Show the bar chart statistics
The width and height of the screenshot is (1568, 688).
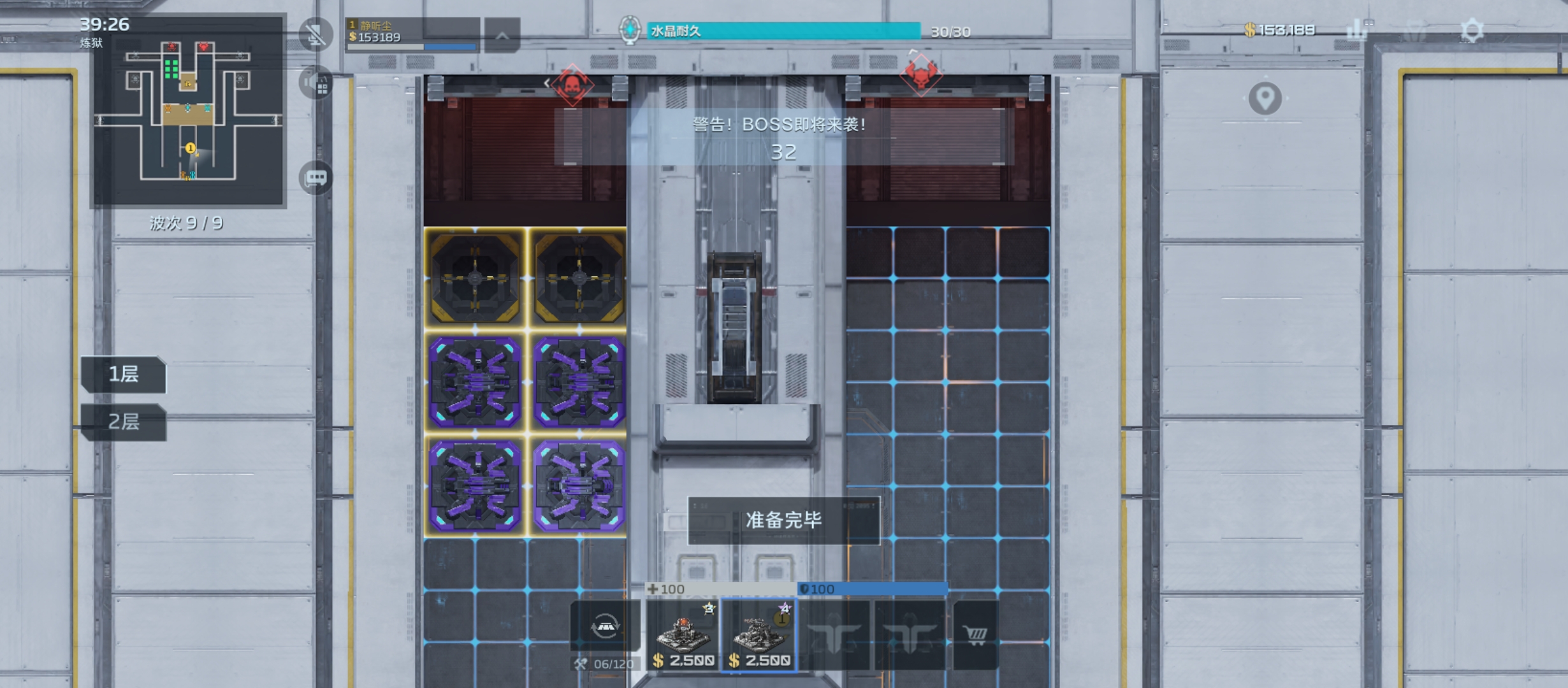[x=1358, y=30]
